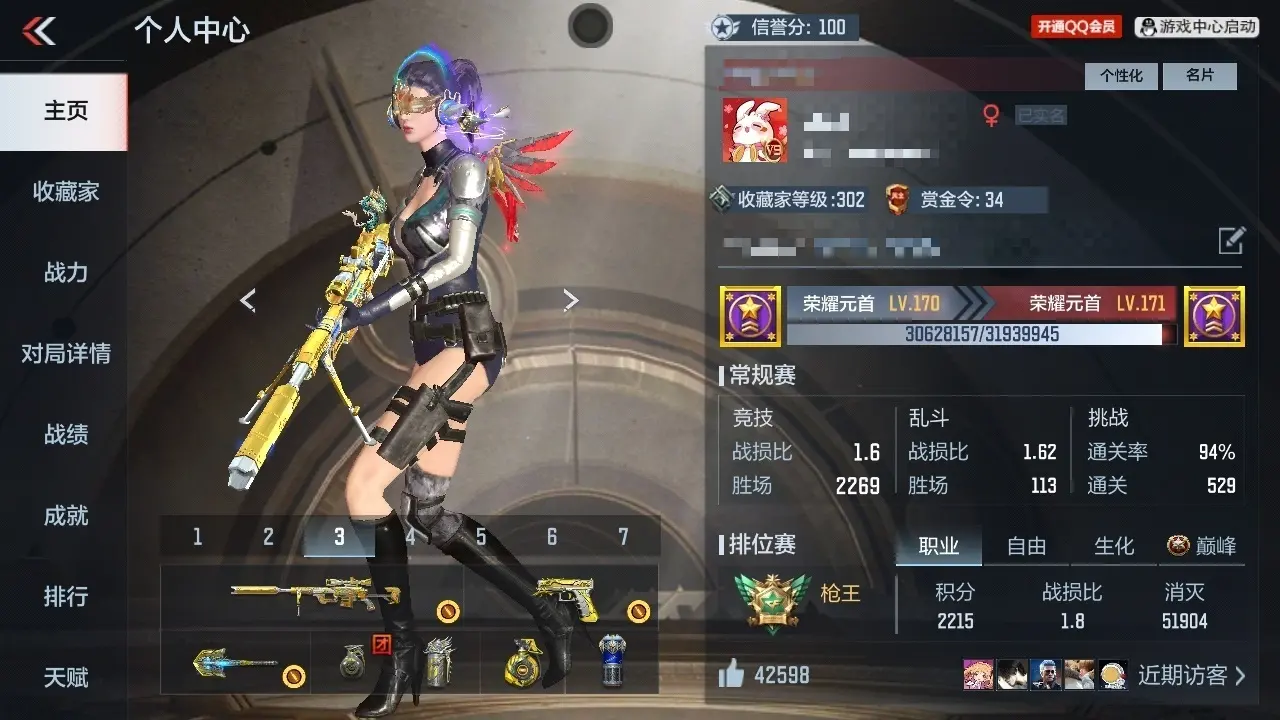Screen dimensions: 1280x720
Task: Show previous character with left arrow
Action: 248,300
